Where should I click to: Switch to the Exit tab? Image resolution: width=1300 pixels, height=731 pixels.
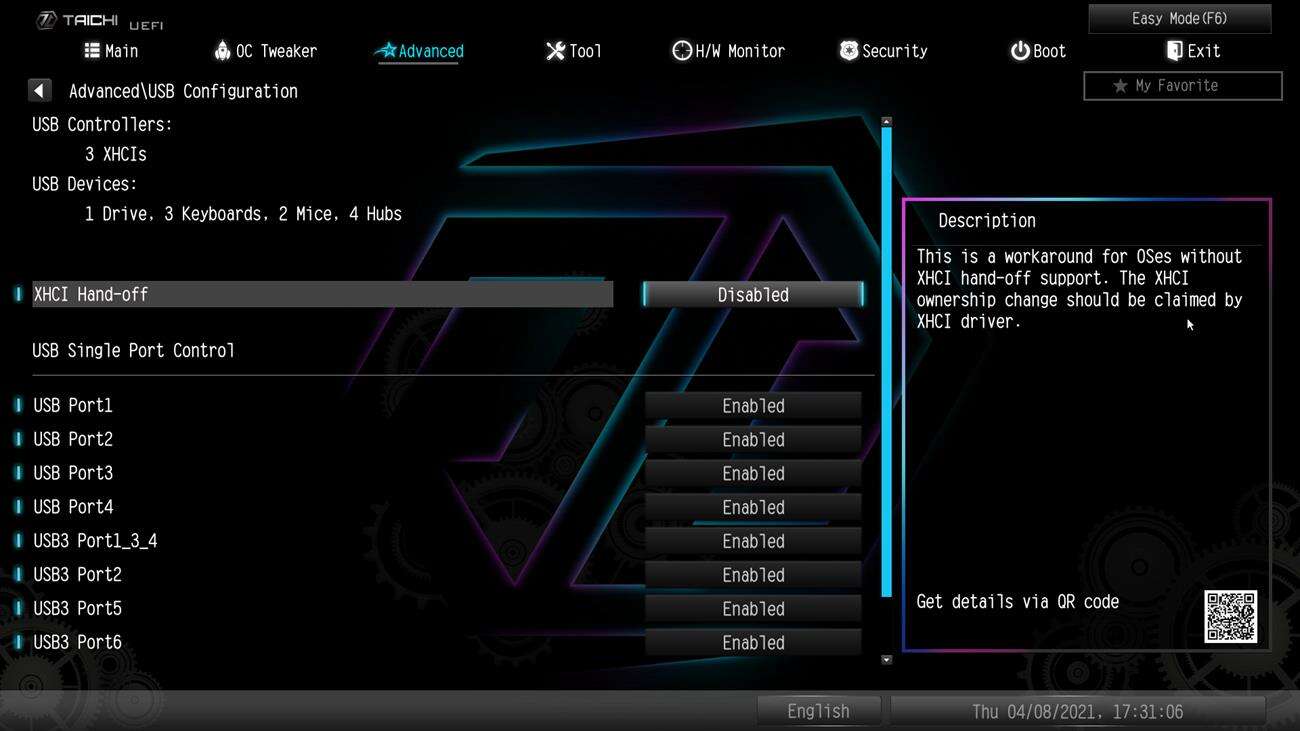point(1194,50)
